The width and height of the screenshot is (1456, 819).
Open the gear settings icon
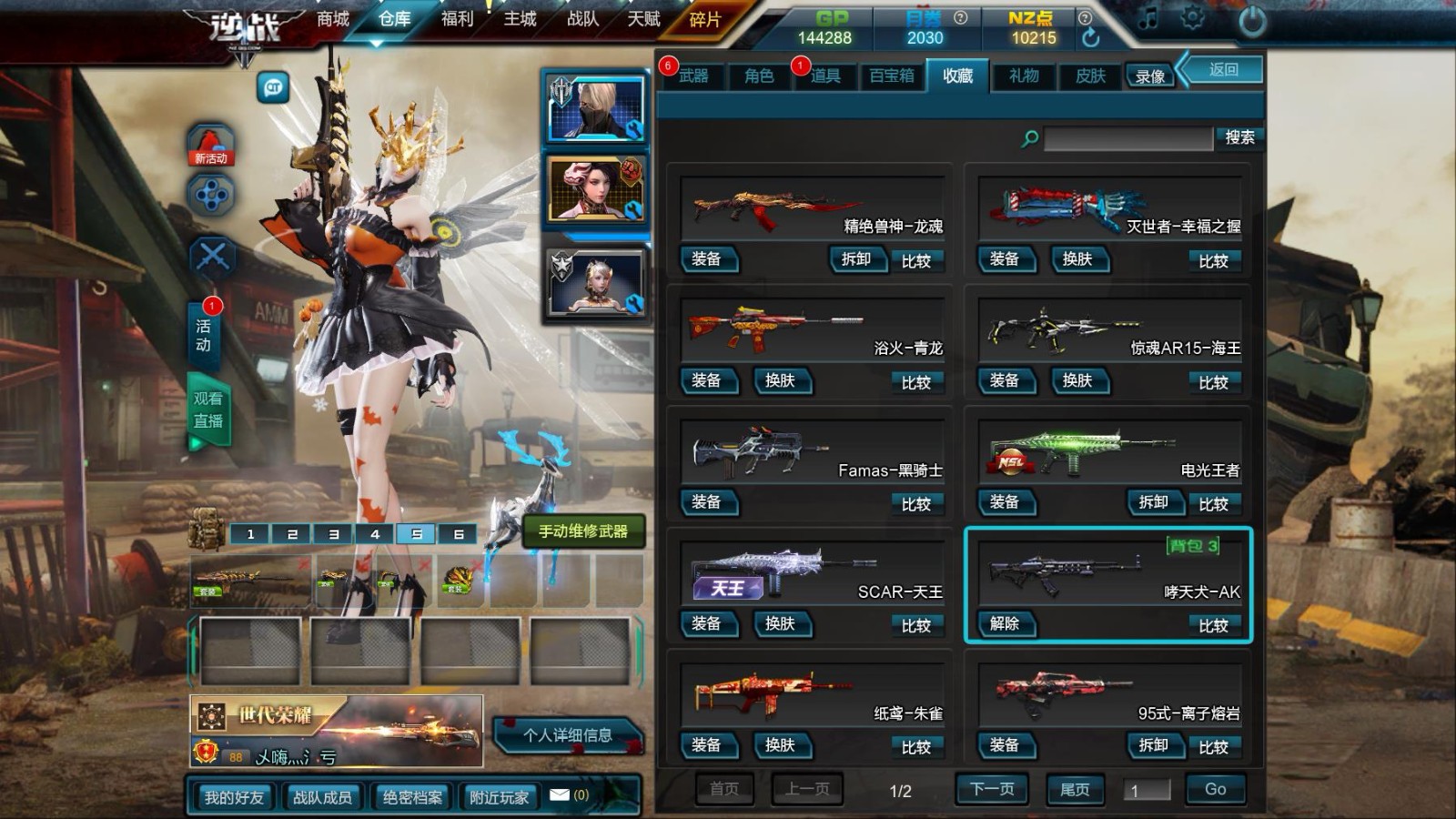click(1192, 18)
